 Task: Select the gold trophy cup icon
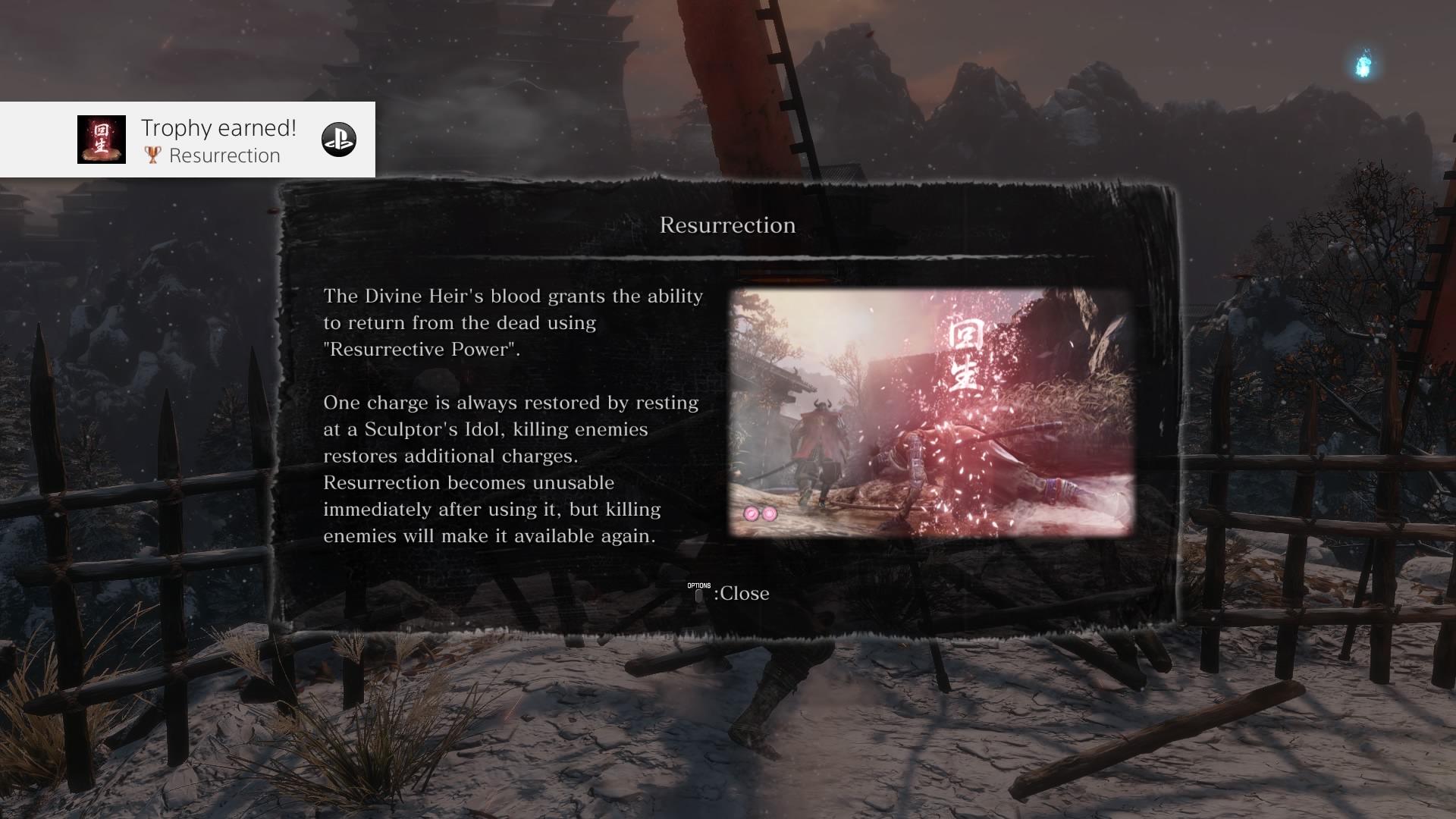click(x=152, y=155)
